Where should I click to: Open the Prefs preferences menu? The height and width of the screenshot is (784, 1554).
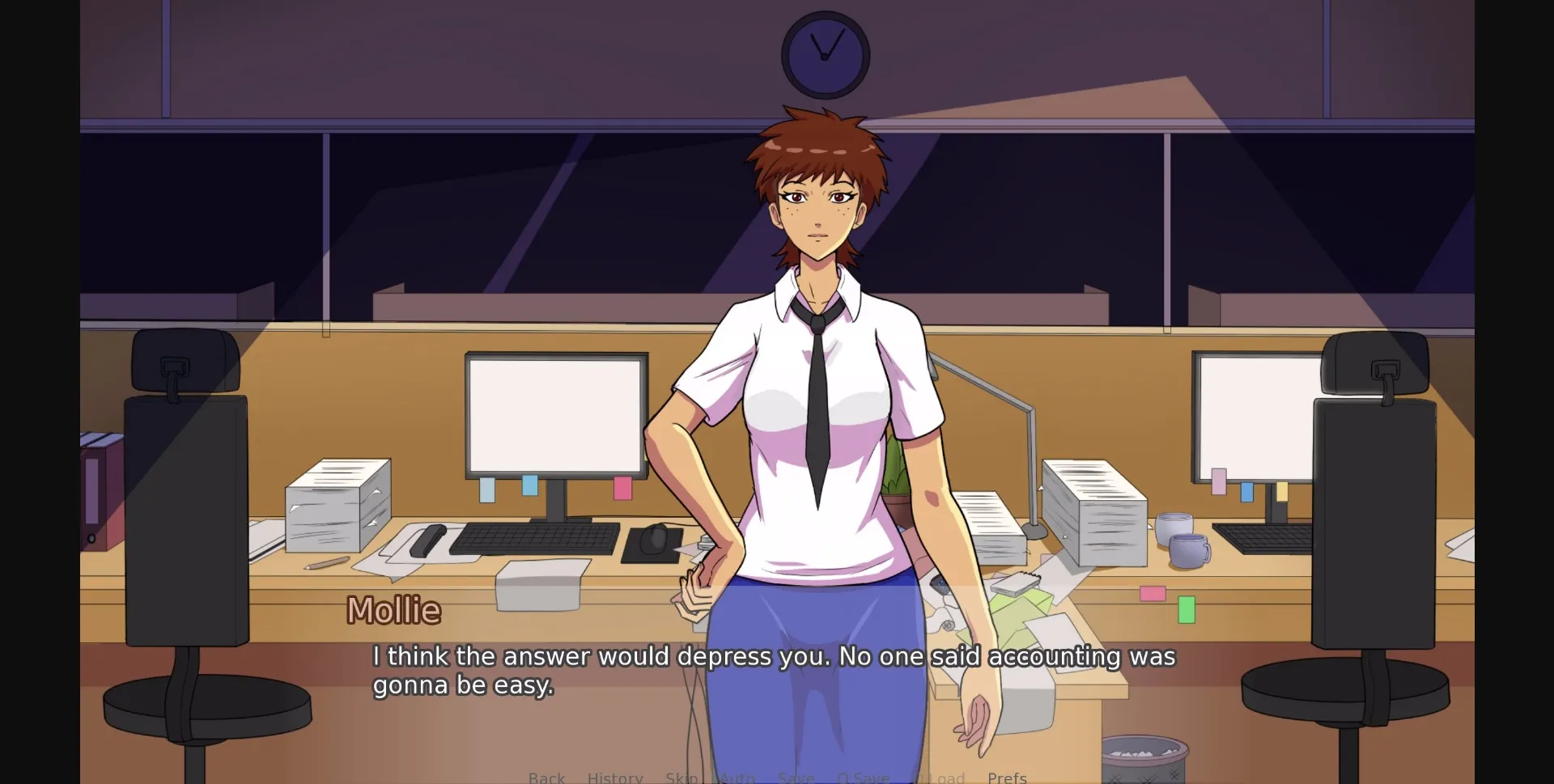[1007, 777]
